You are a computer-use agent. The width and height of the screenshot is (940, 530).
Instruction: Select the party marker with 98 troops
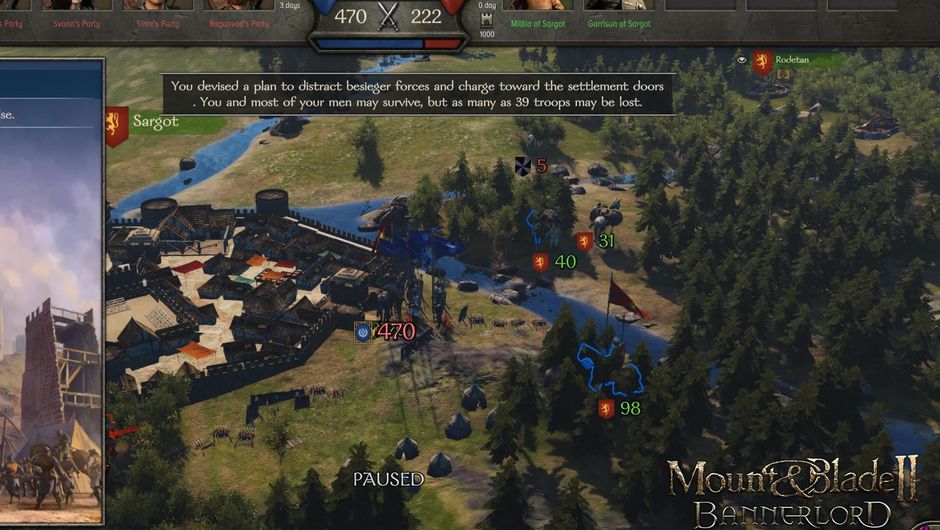coord(619,408)
